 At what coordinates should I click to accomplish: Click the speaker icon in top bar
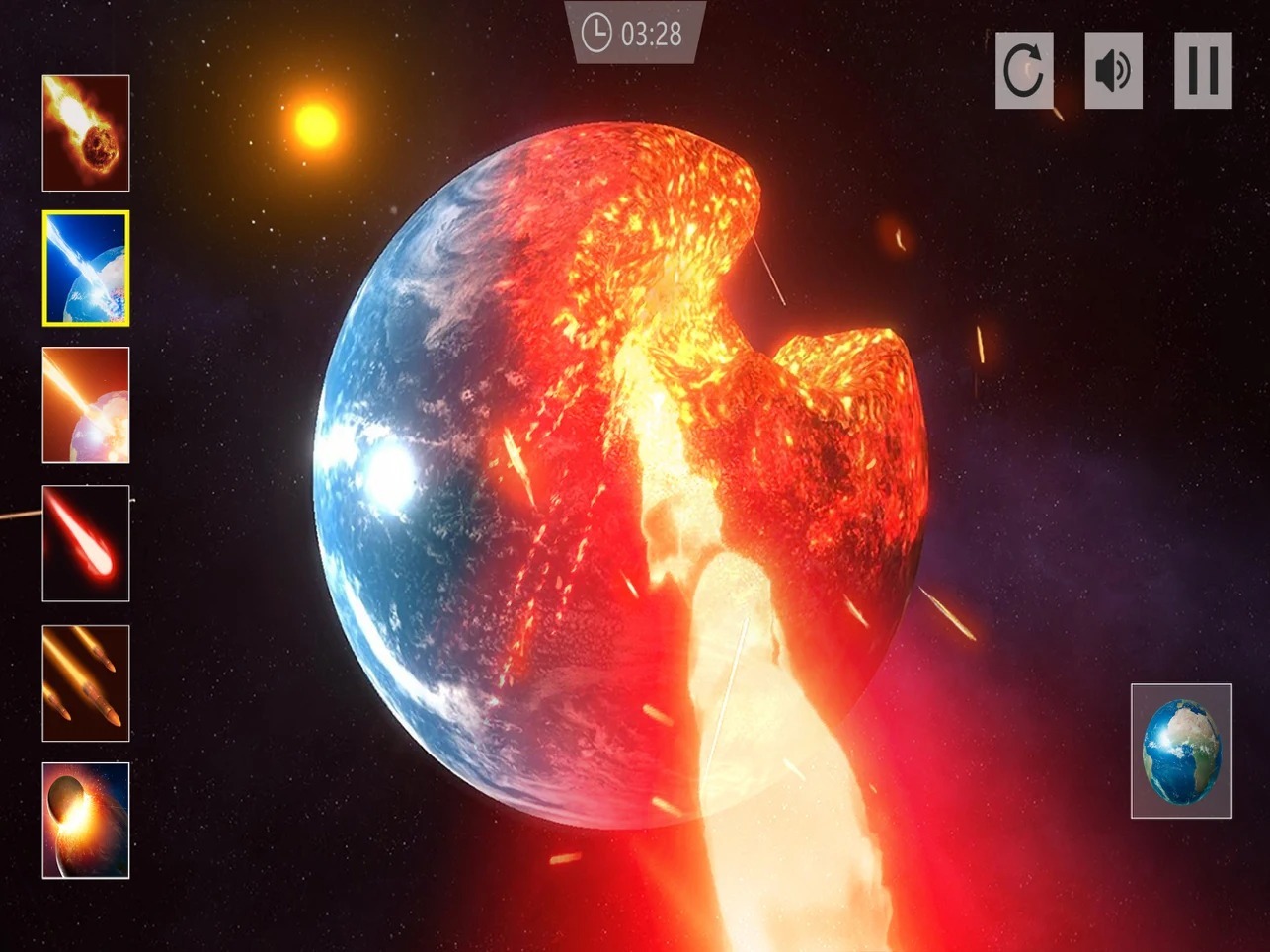pos(1112,70)
